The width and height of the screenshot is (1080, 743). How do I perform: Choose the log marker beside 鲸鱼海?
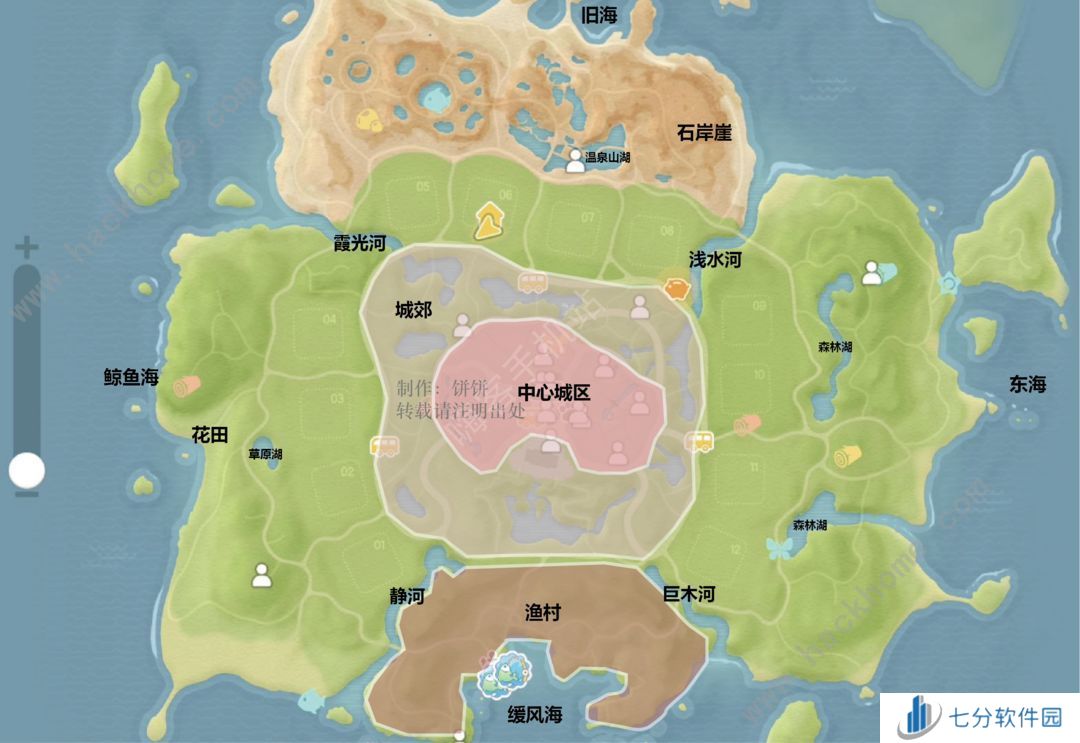pos(186,385)
